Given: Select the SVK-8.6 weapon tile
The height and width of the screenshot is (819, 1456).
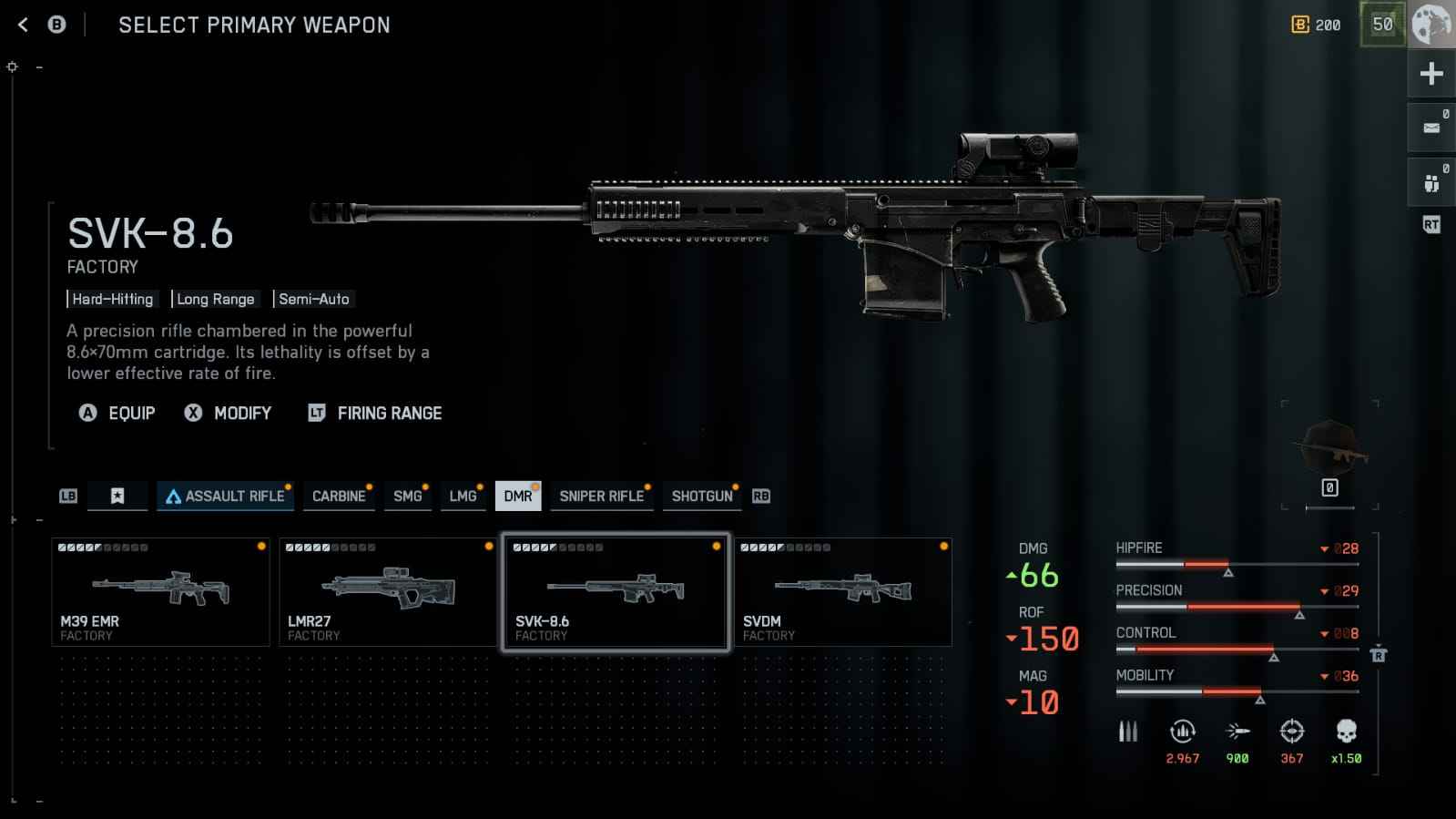Looking at the screenshot, I should click(616, 592).
